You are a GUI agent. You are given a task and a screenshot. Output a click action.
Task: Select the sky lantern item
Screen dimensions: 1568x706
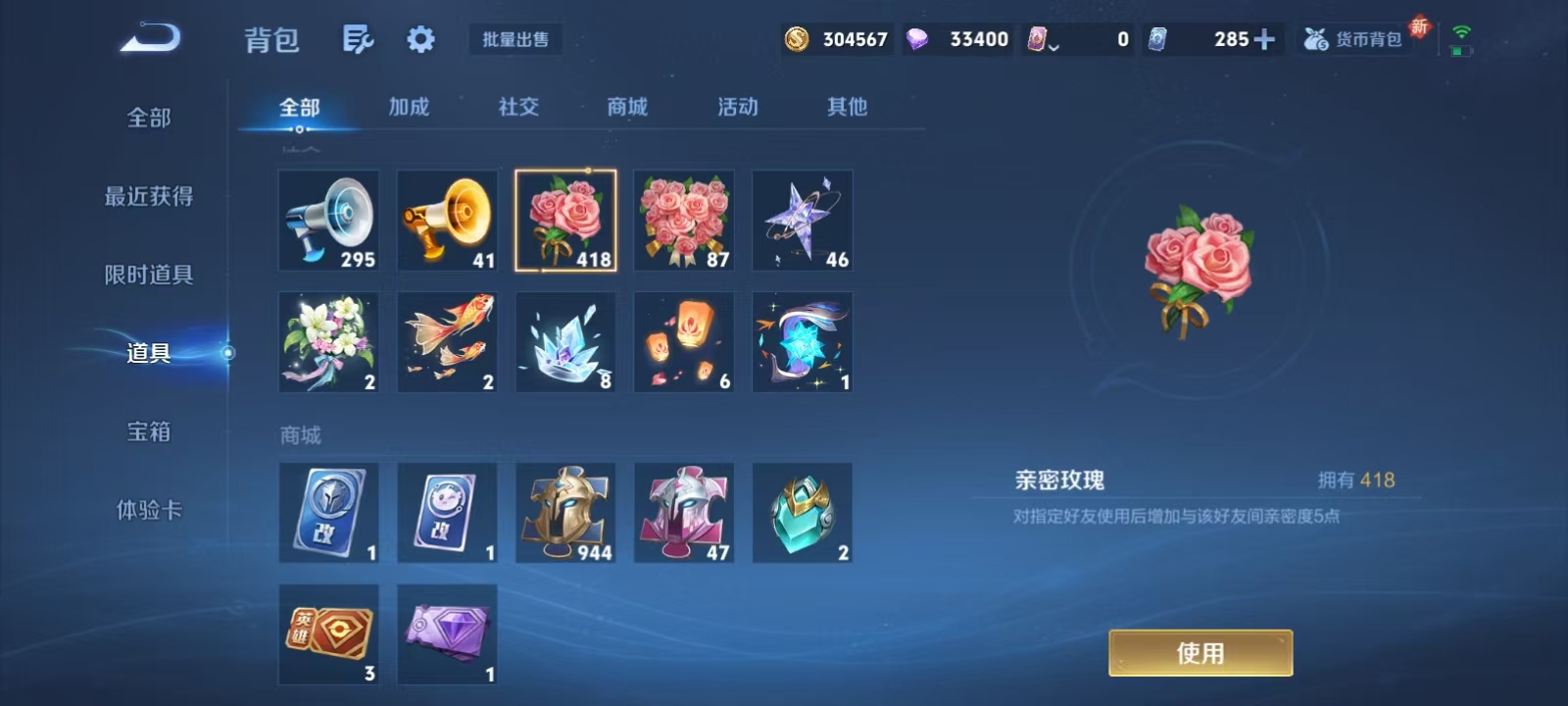(683, 341)
